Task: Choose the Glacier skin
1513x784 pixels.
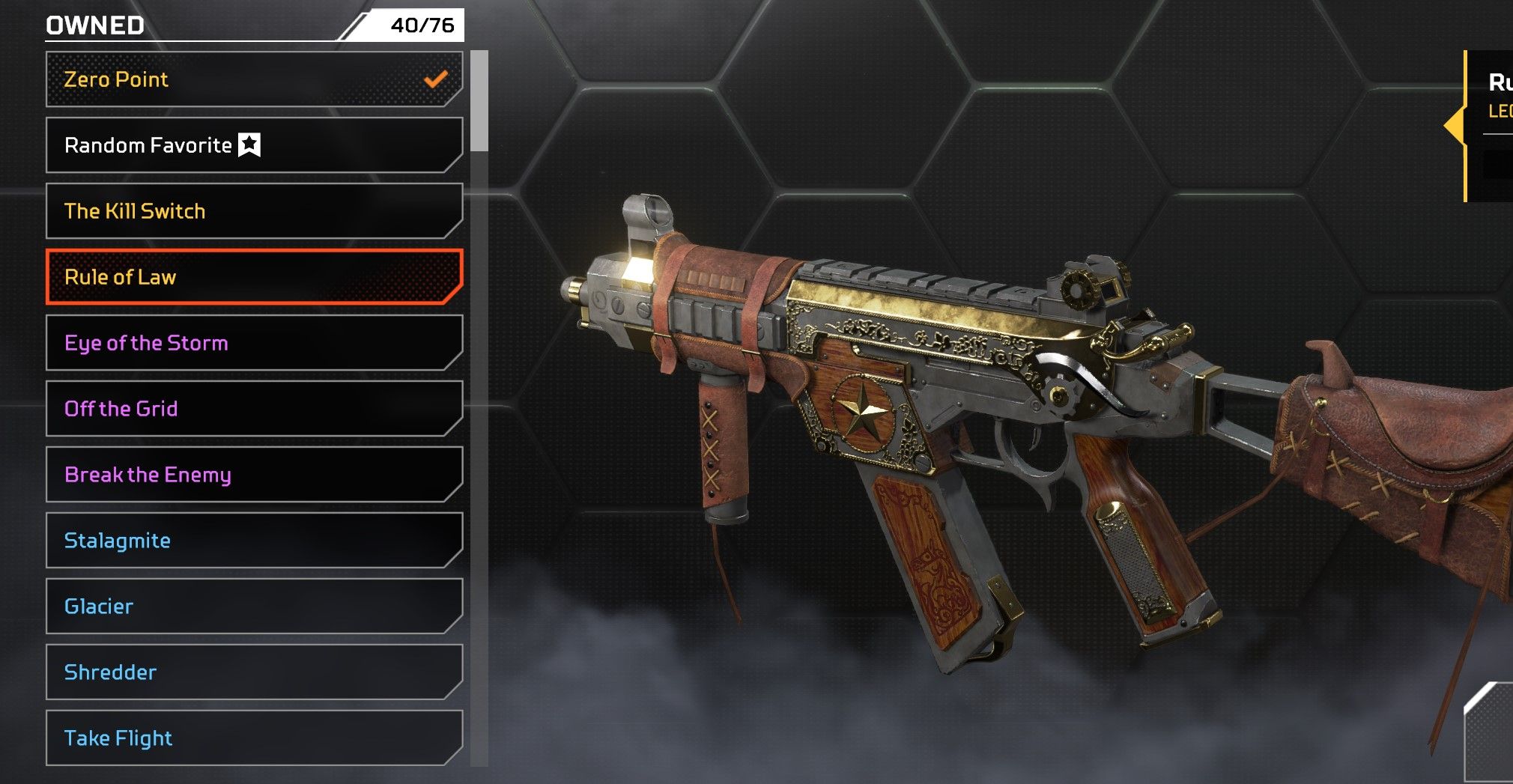Action: click(254, 607)
